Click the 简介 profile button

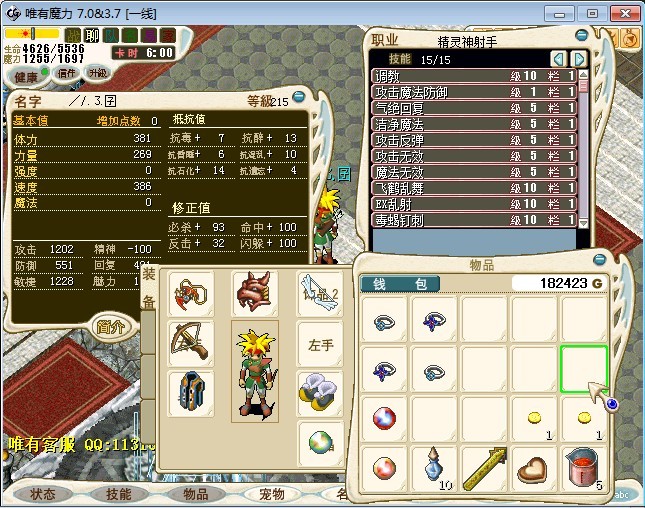[x=110, y=326]
